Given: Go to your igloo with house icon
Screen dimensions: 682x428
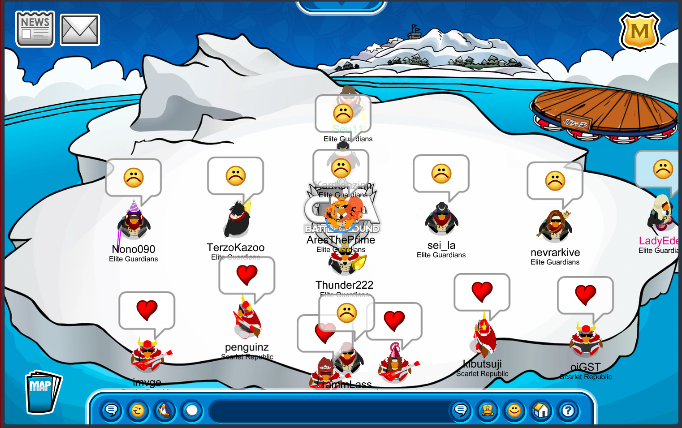Looking at the screenshot, I should coord(541,410).
